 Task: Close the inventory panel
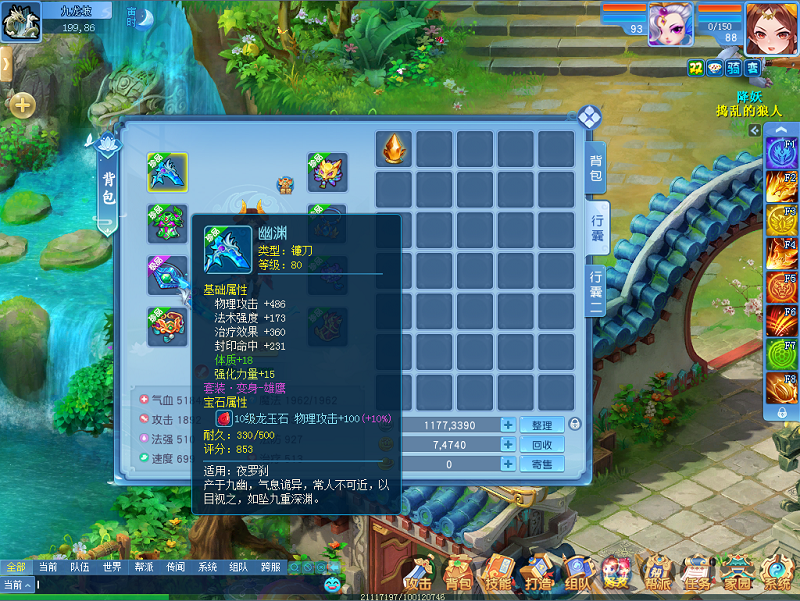point(589,117)
